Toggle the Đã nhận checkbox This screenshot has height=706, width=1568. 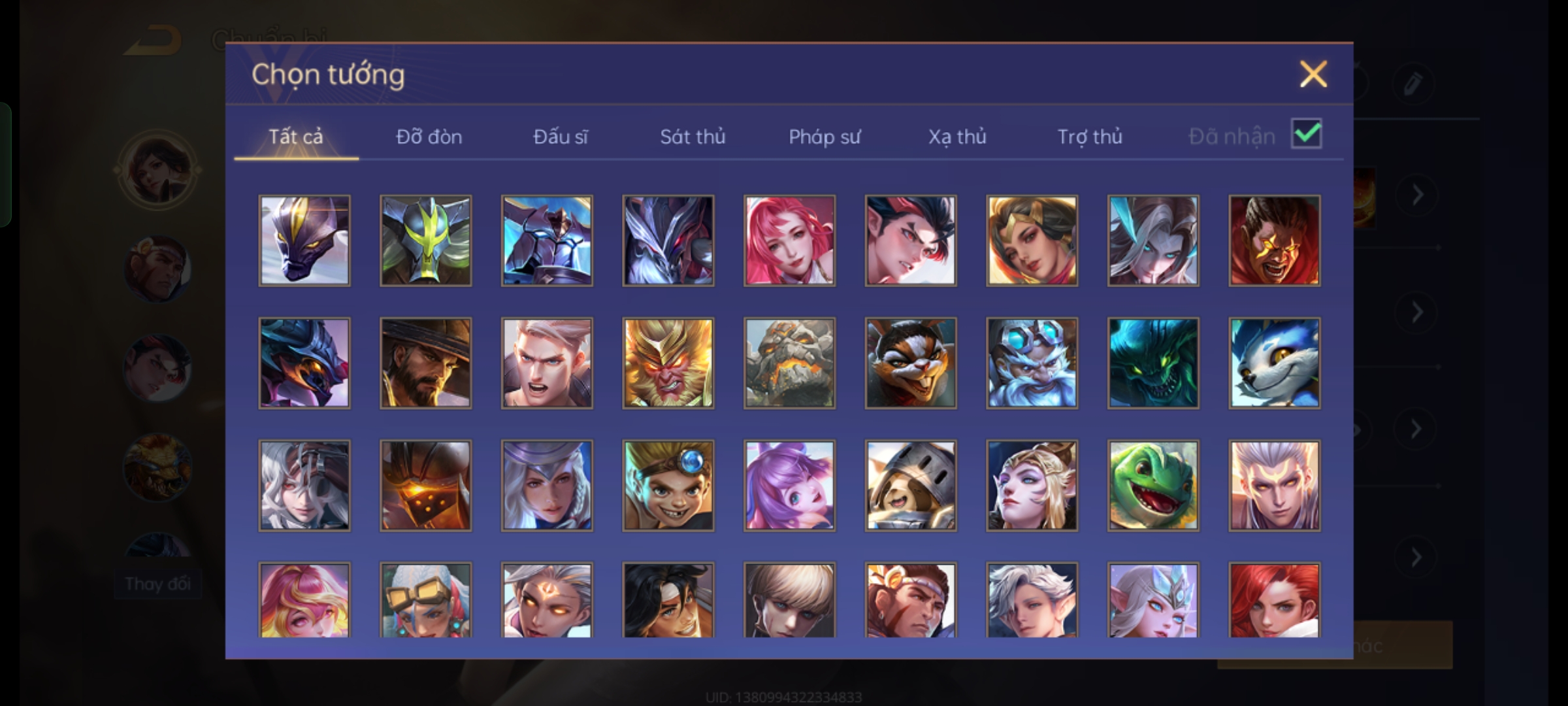[1306, 134]
